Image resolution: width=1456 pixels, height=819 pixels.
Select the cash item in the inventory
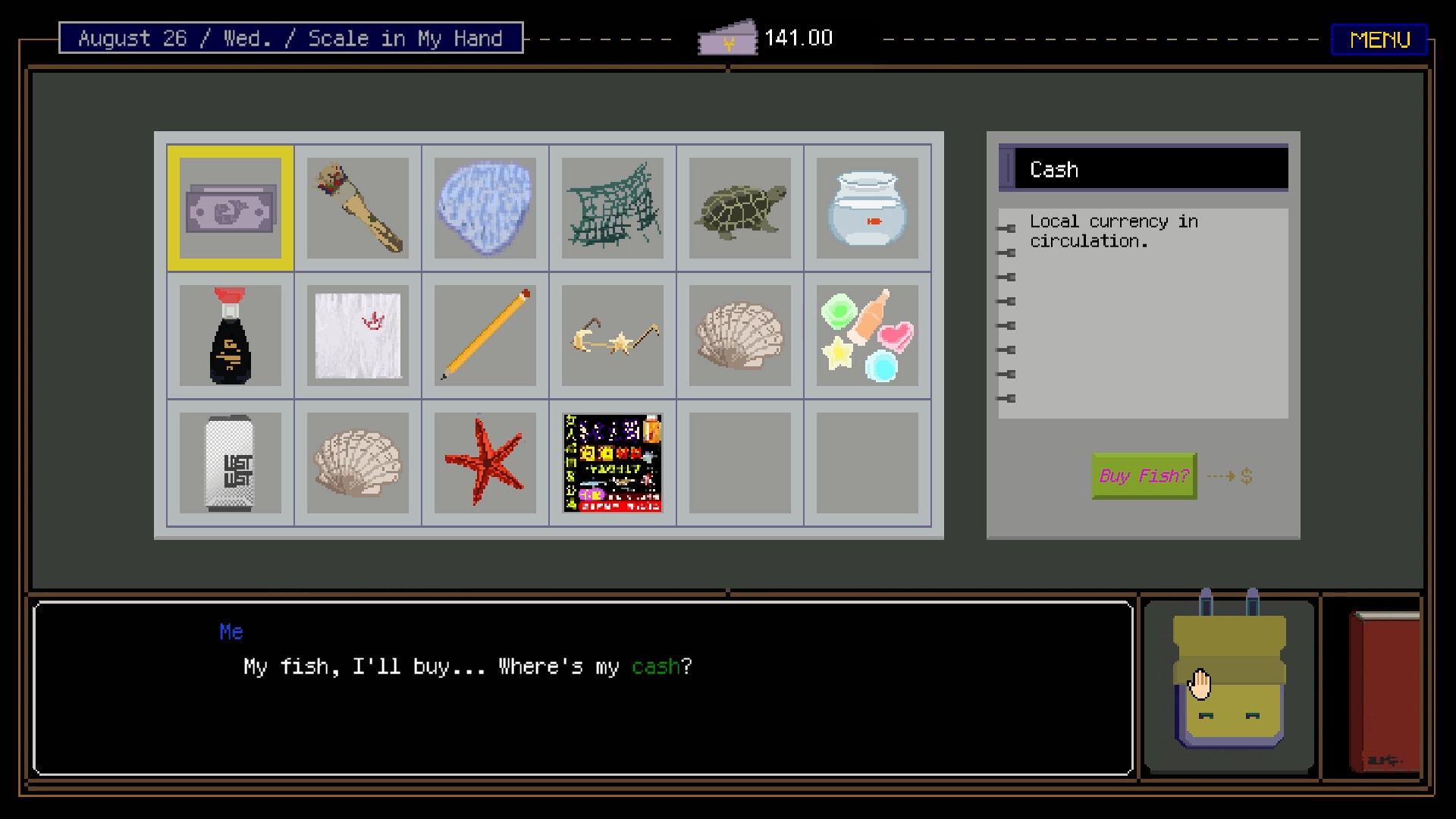click(x=230, y=207)
